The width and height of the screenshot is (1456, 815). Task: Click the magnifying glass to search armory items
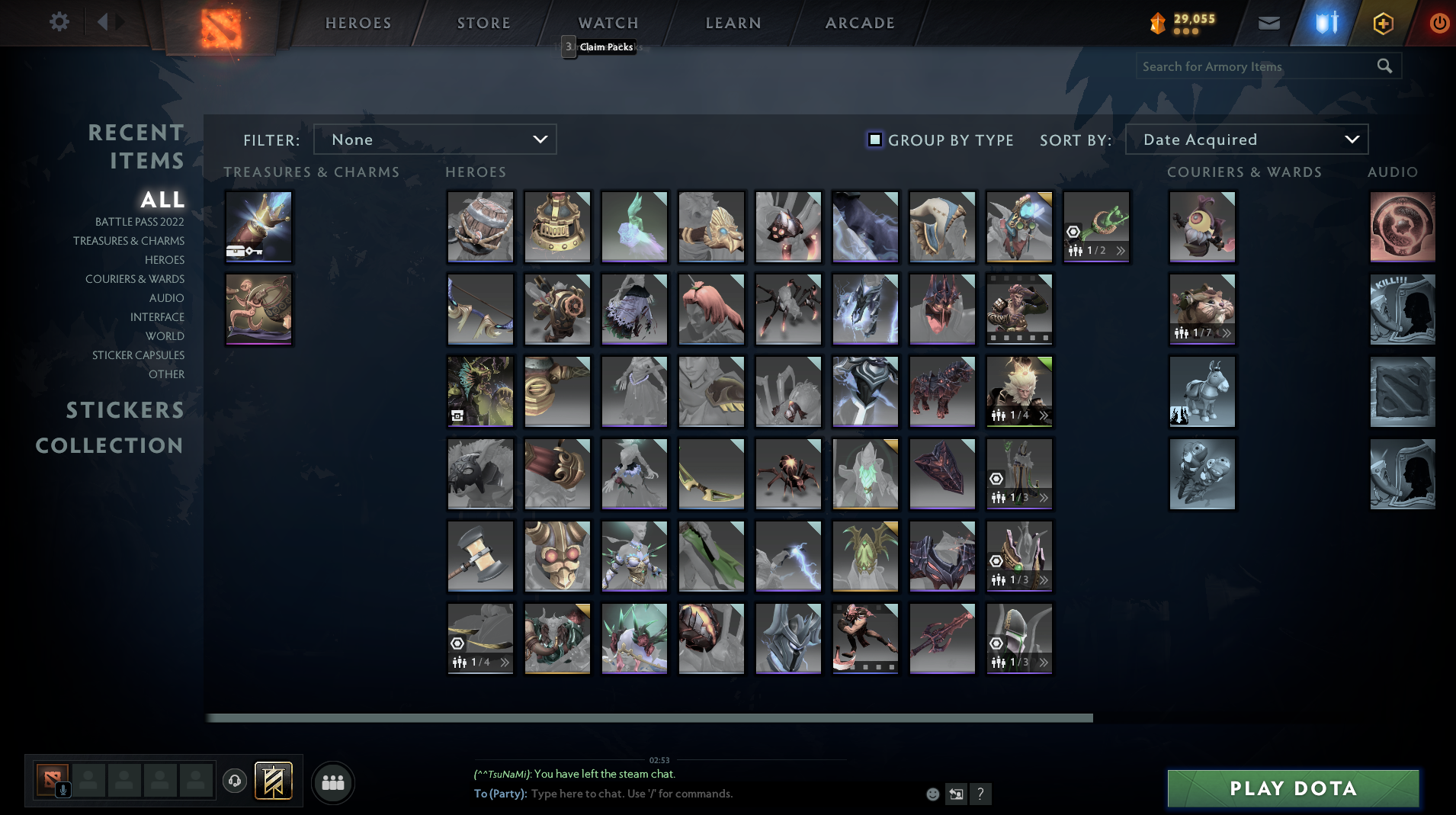click(1384, 66)
